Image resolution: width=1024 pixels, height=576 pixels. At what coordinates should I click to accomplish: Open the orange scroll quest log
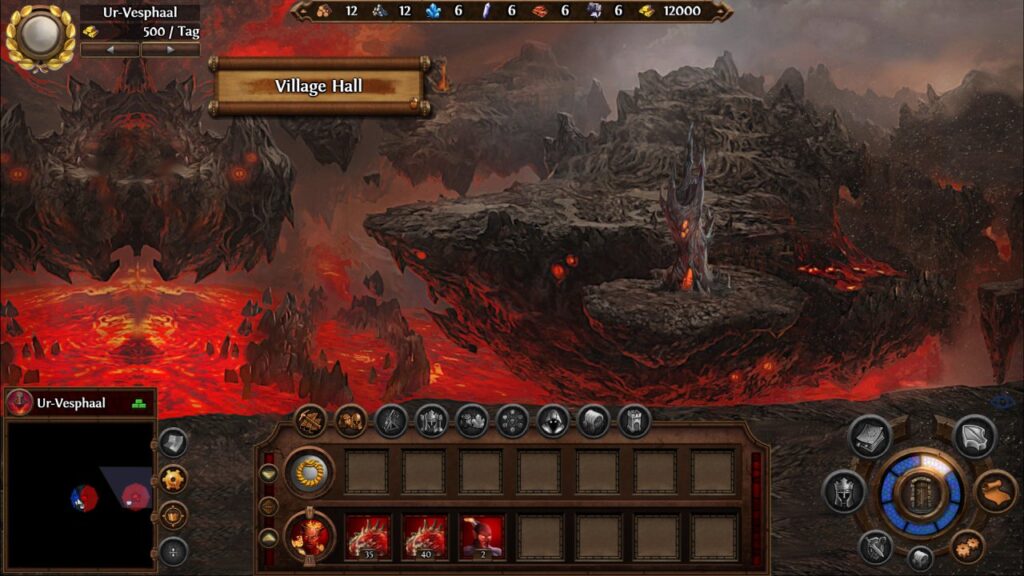996,491
